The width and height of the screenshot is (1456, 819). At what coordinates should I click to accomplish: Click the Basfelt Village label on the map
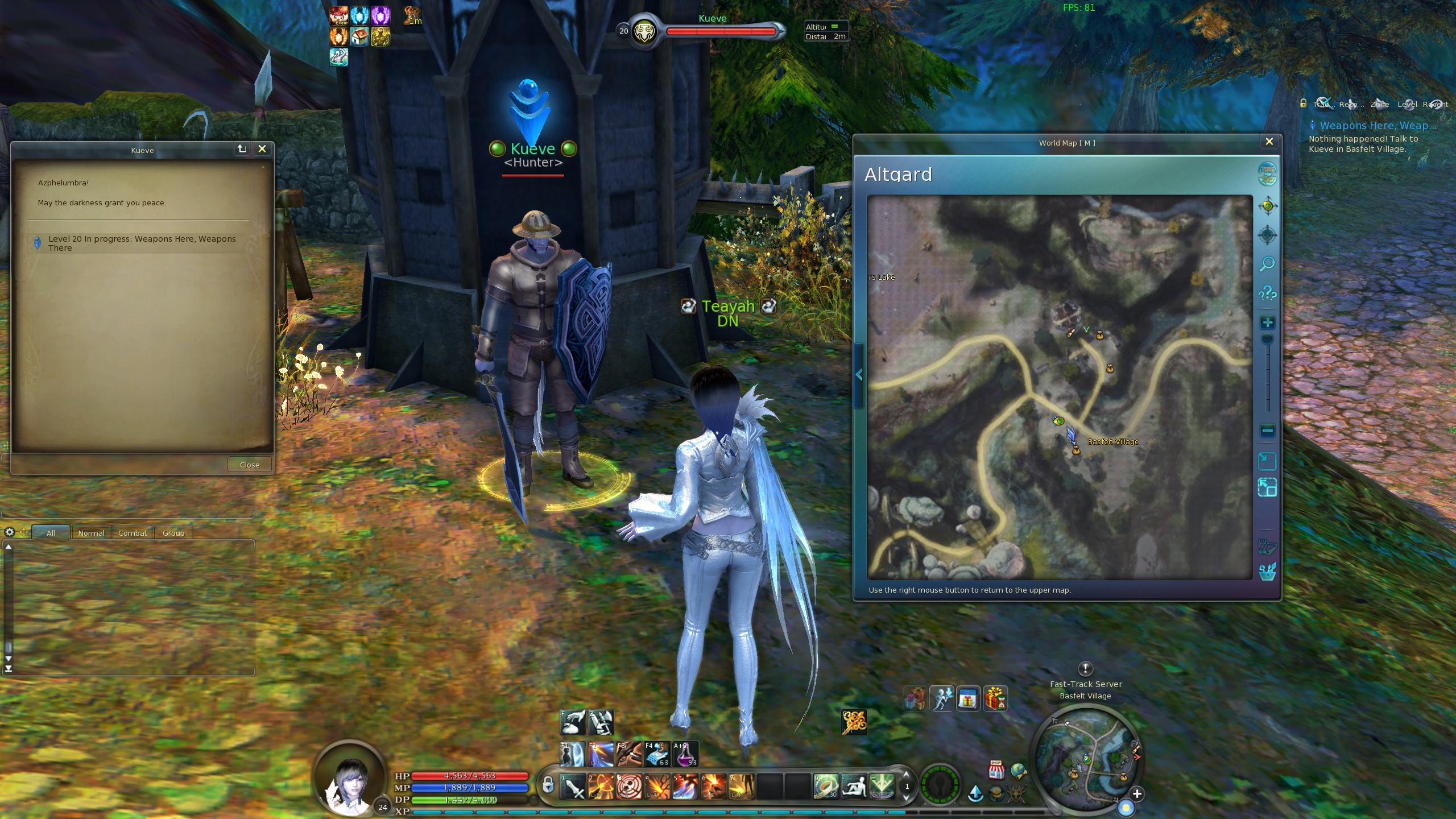coord(1112,442)
